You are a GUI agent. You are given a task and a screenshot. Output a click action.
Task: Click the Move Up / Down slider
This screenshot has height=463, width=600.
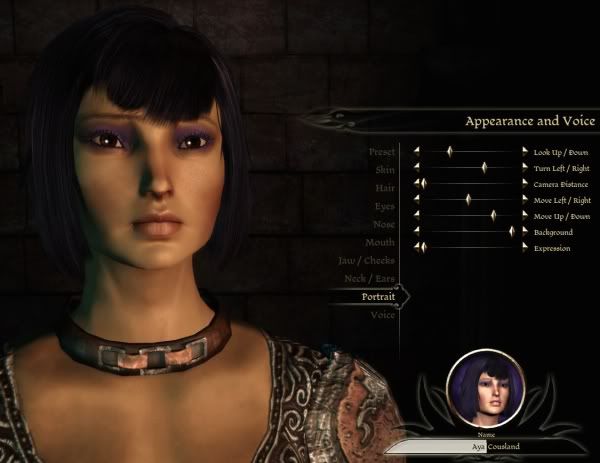(x=469, y=216)
